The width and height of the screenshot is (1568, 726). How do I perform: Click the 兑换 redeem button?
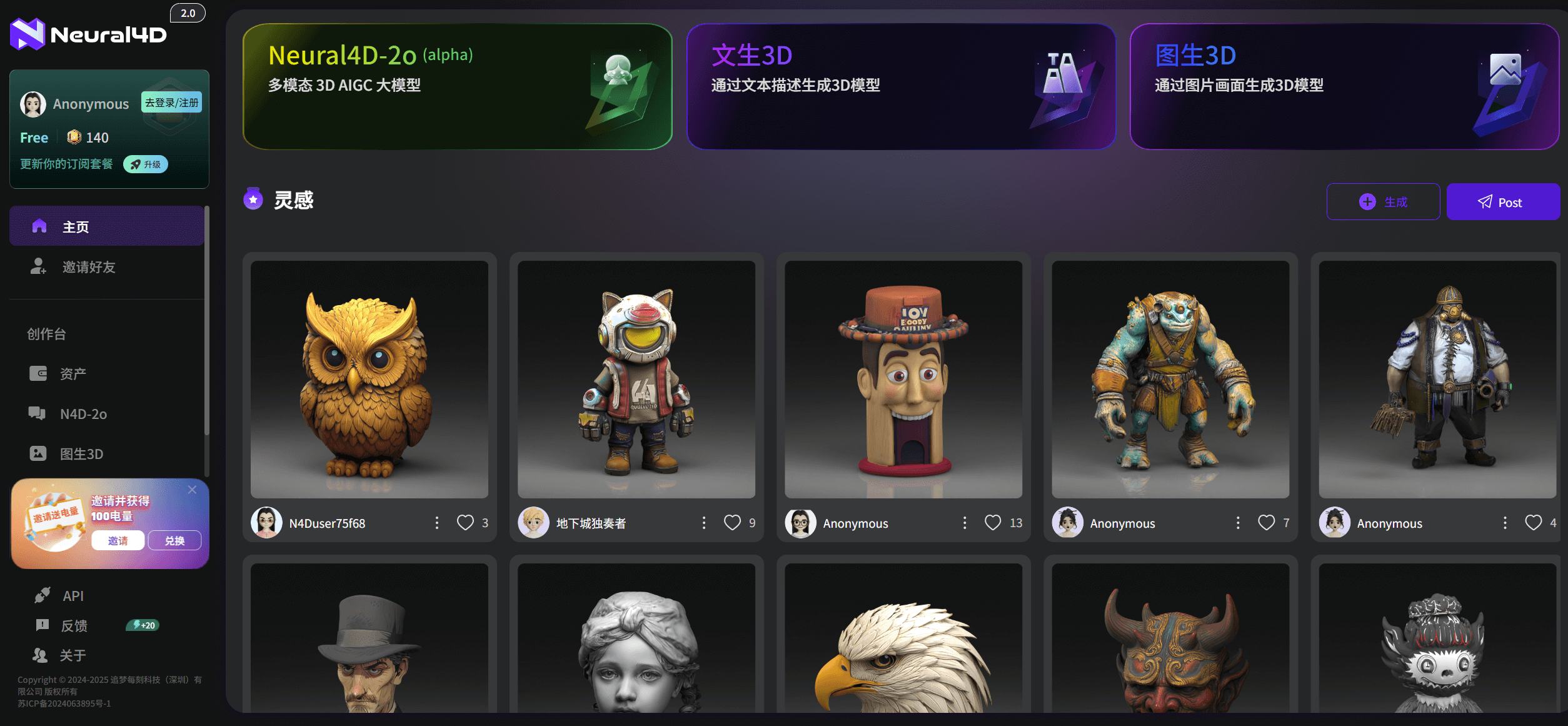tap(174, 540)
